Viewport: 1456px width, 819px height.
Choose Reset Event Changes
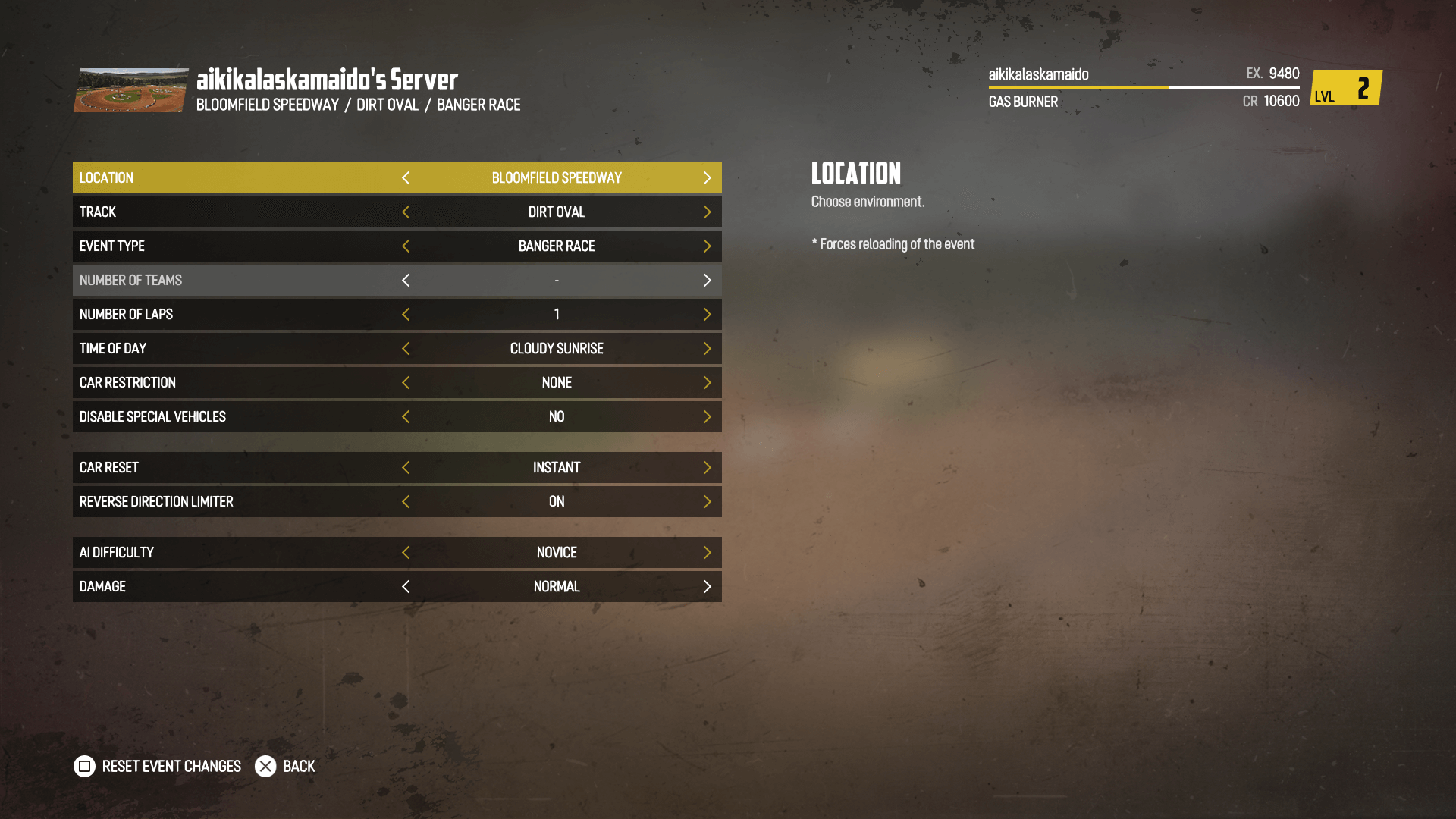tap(158, 767)
